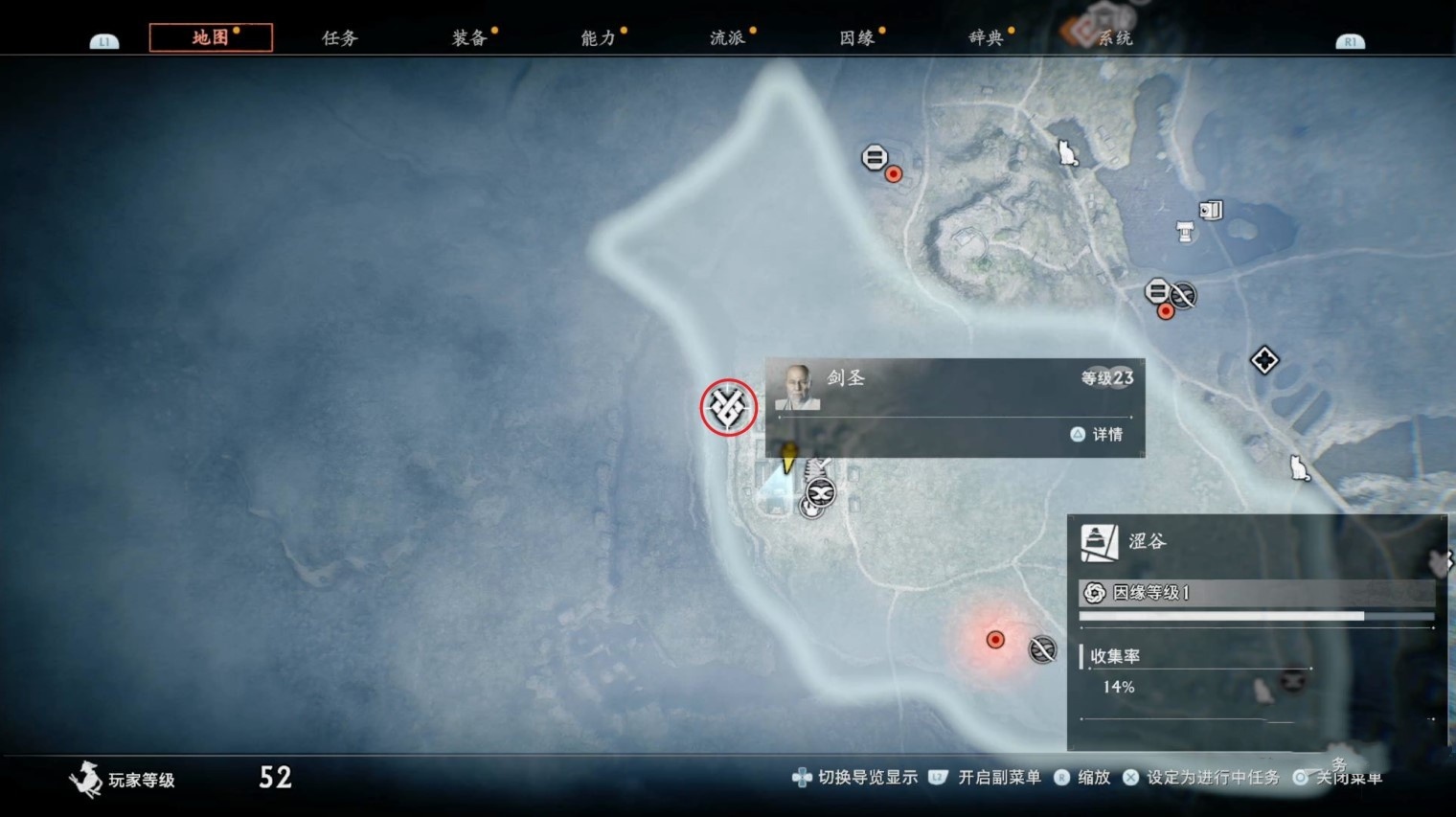Viewport: 1456px width, 817px height.
Task: Click the bond level progress bar
Action: (1256, 614)
